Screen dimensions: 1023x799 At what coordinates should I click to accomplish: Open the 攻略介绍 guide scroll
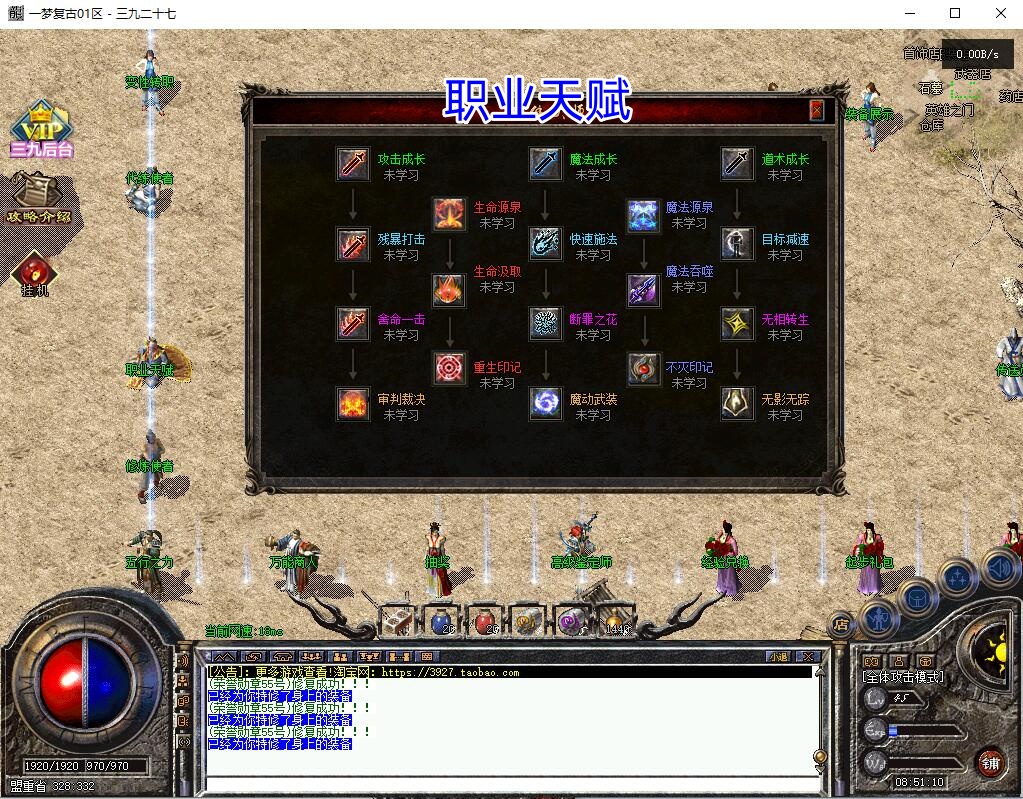coord(40,198)
